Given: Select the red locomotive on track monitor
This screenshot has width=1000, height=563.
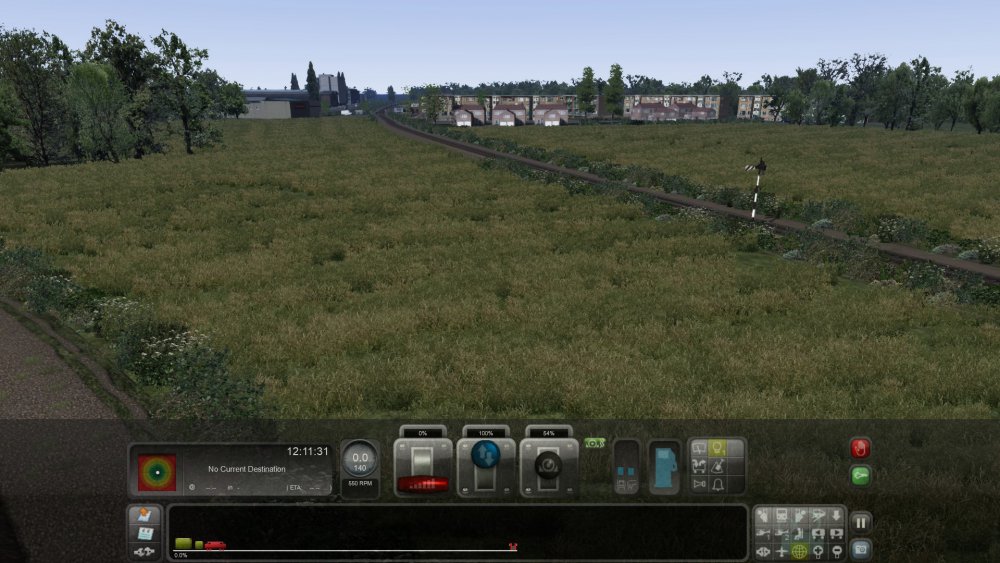Looking at the screenshot, I should 215,545.
